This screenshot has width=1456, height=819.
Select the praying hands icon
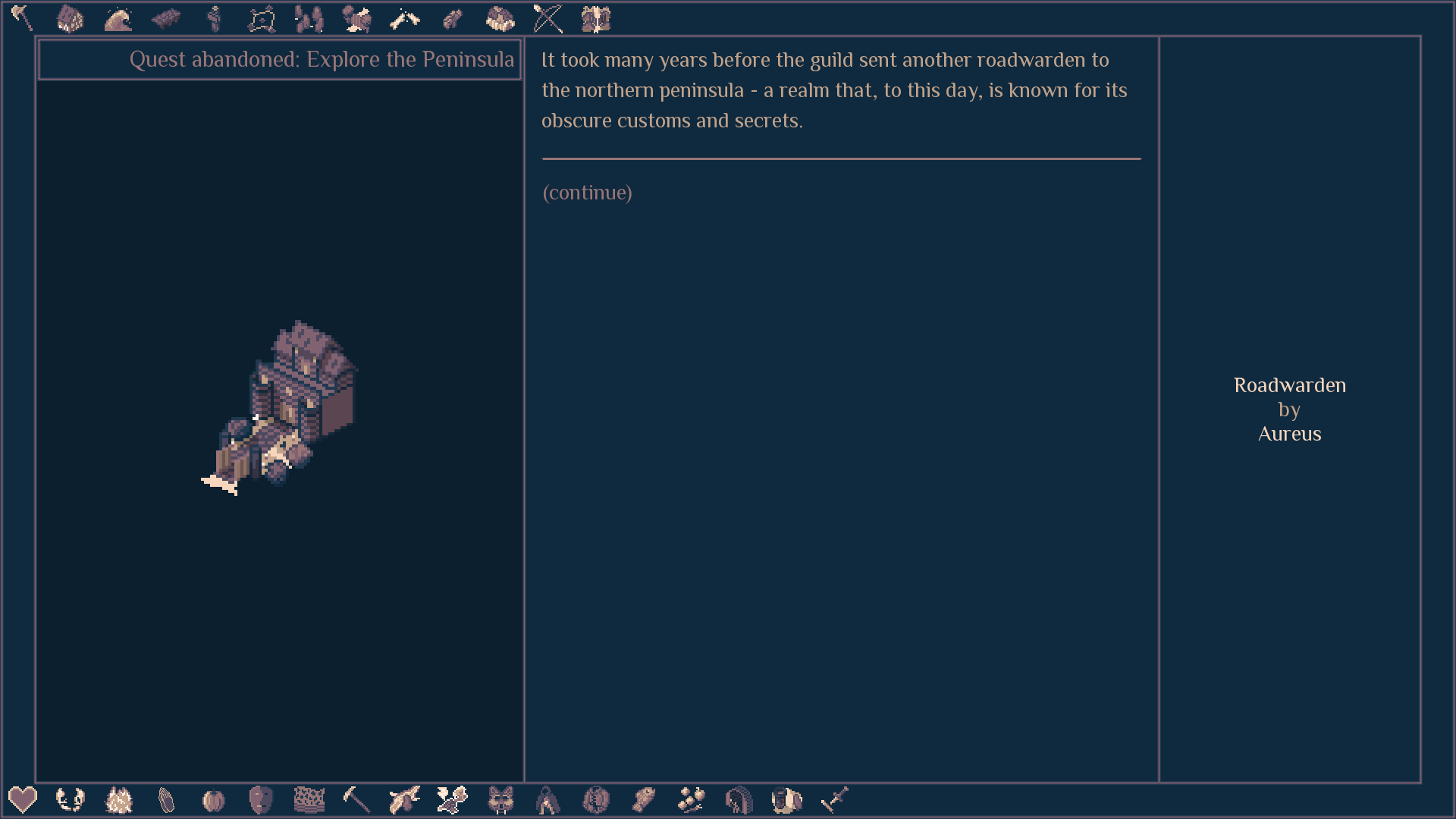tap(165, 800)
